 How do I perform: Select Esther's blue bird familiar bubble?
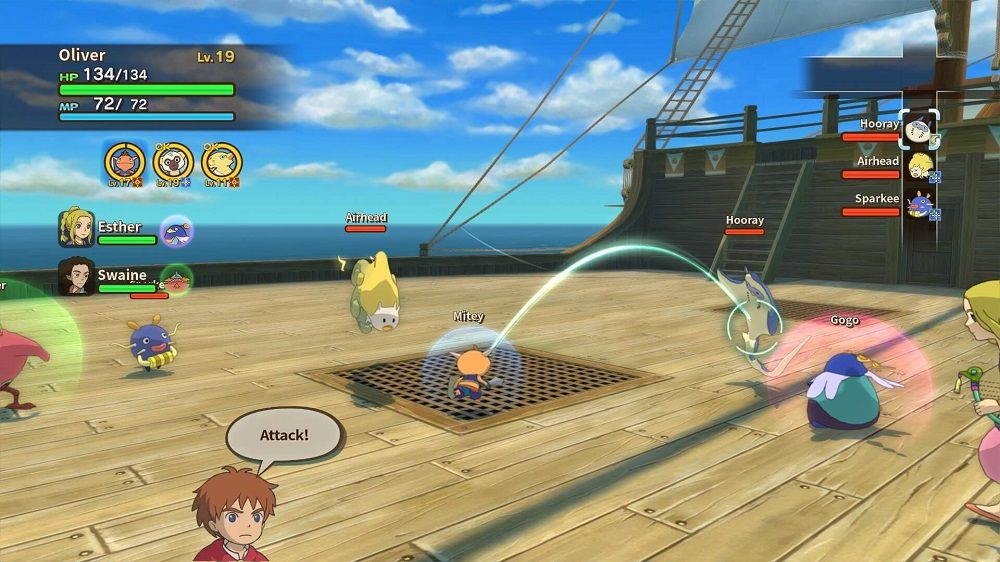177,231
